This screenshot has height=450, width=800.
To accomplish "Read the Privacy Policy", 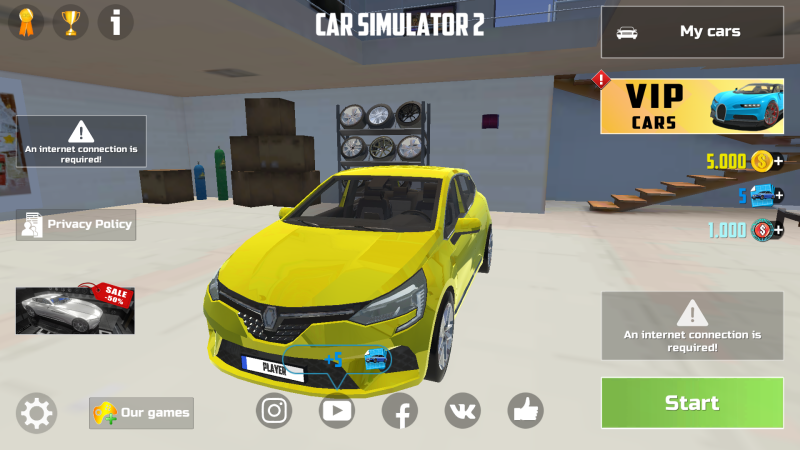I will pos(76,225).
